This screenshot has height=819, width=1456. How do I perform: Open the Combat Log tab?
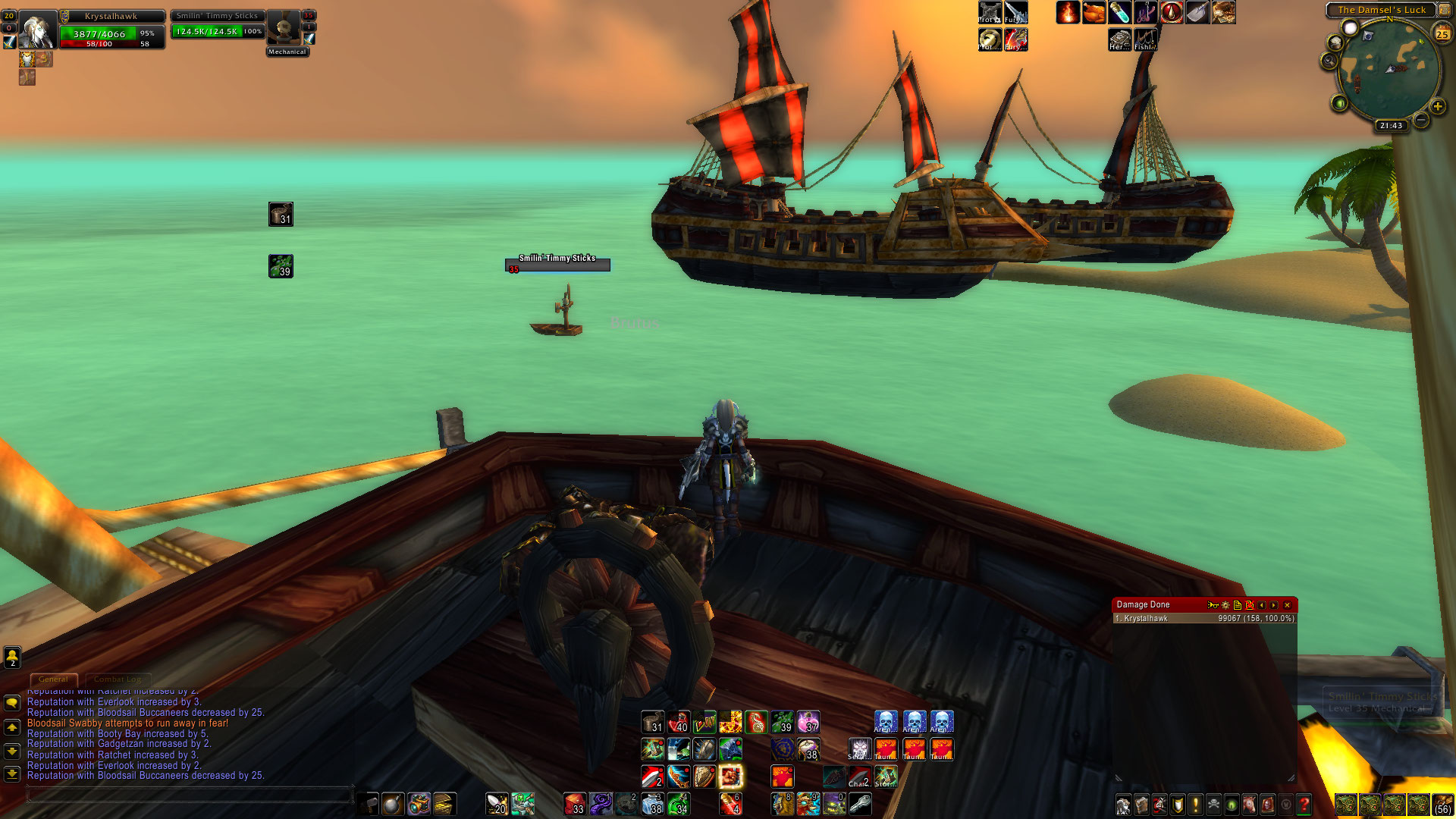[118, 679]
